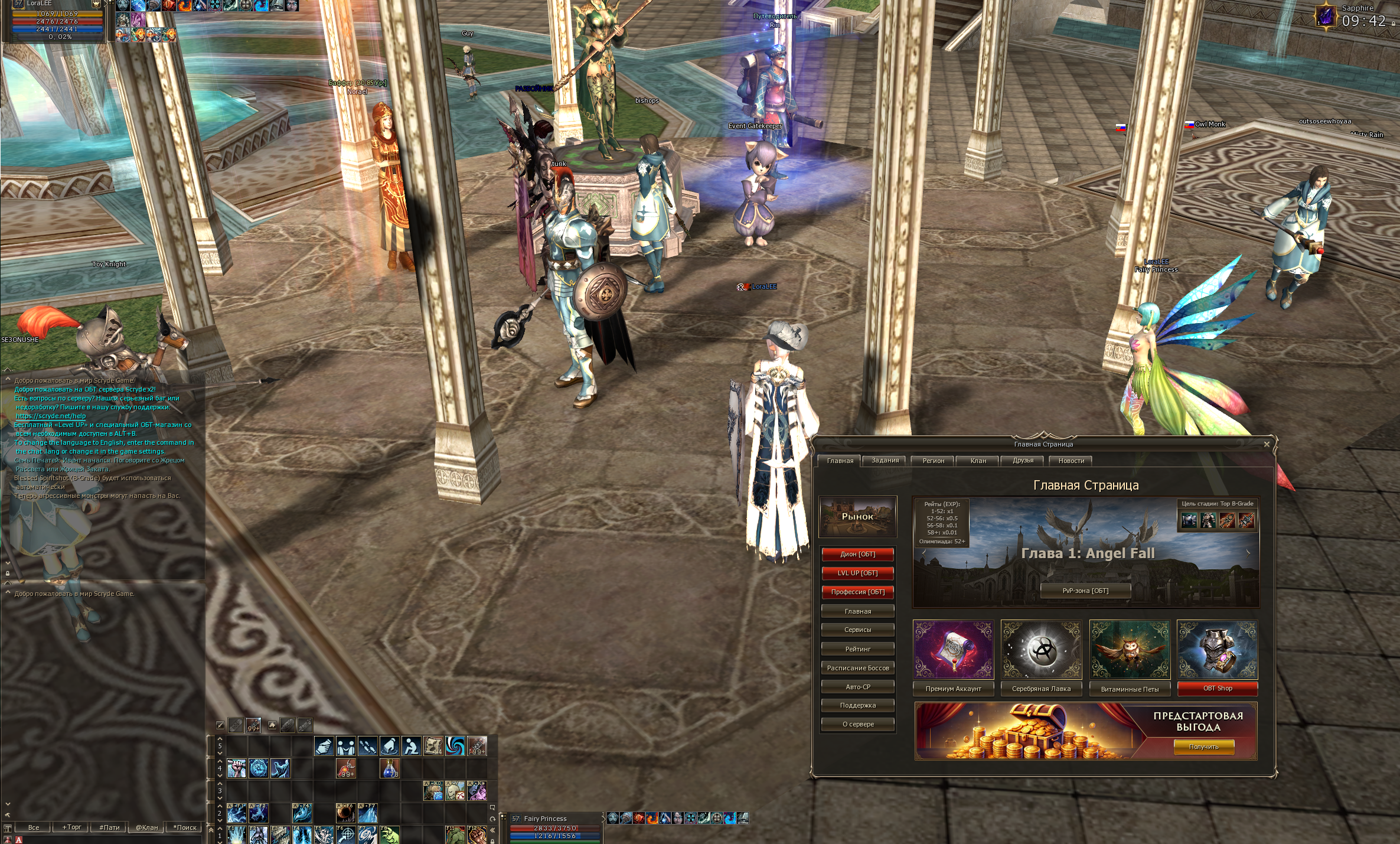
Task: Open the Сервисы menu entry
Action: click(x=857, y=630)
